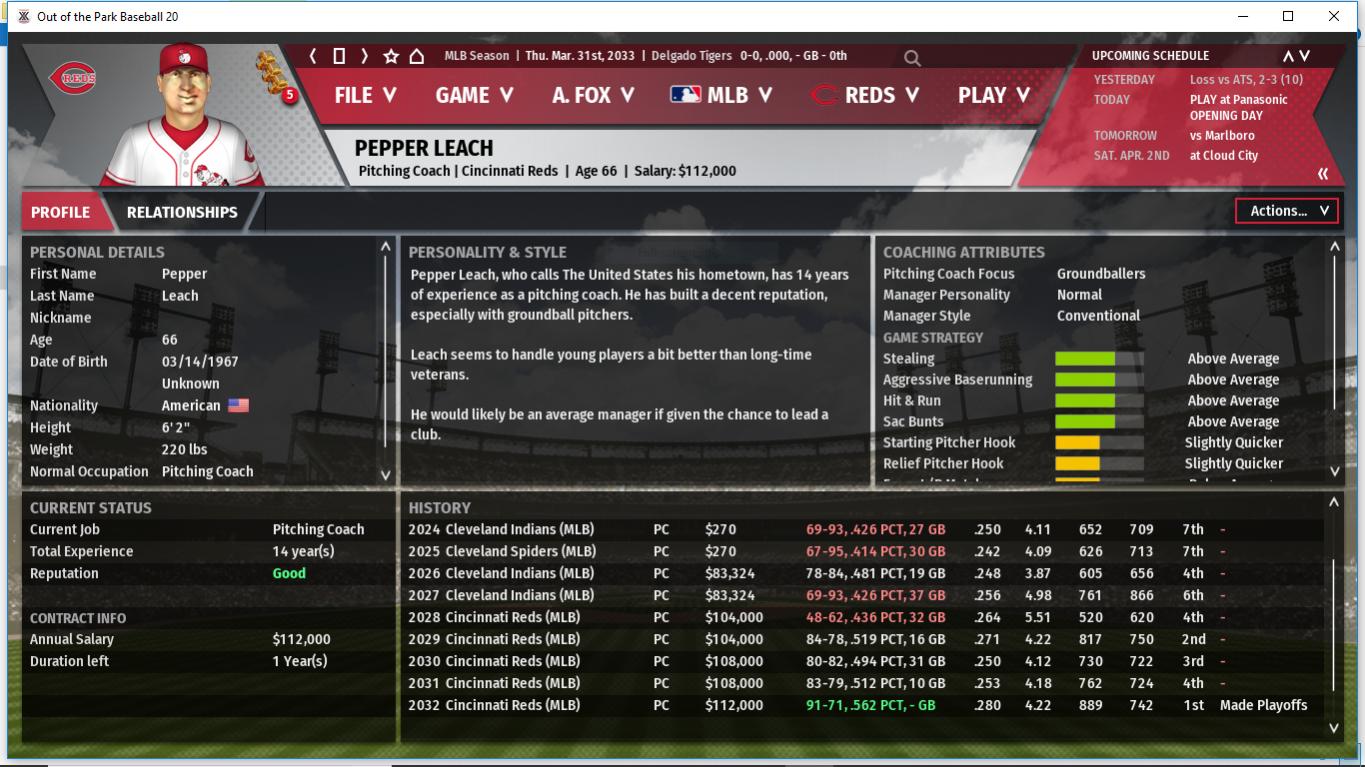Switch to the Relationships tab
Viewport: 1365px width, 767px height.
[182, 212]
